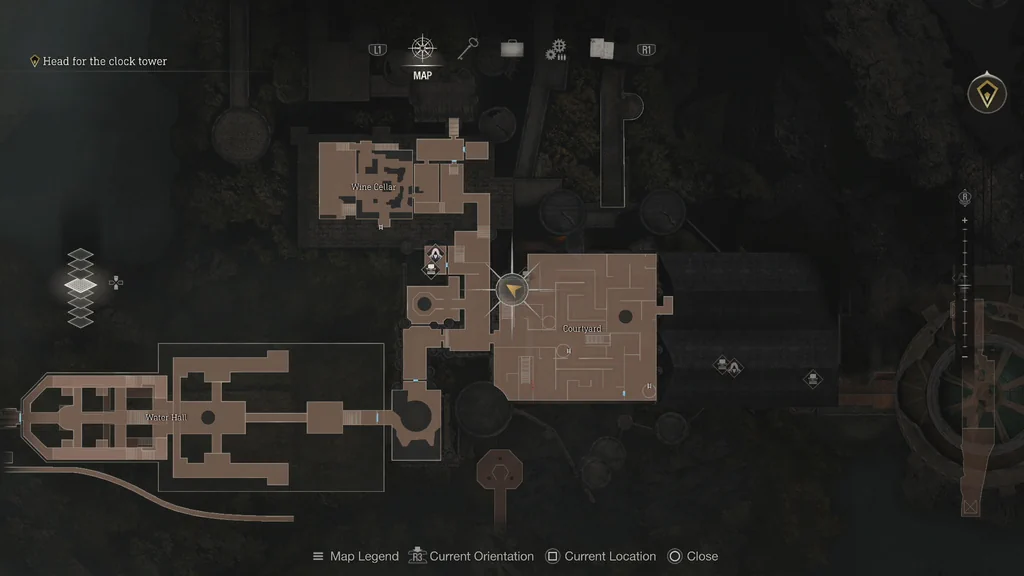Viewport: 1024px width, 576px height.
Task: Open the attaché case tab
Action: tap(512, 49)
